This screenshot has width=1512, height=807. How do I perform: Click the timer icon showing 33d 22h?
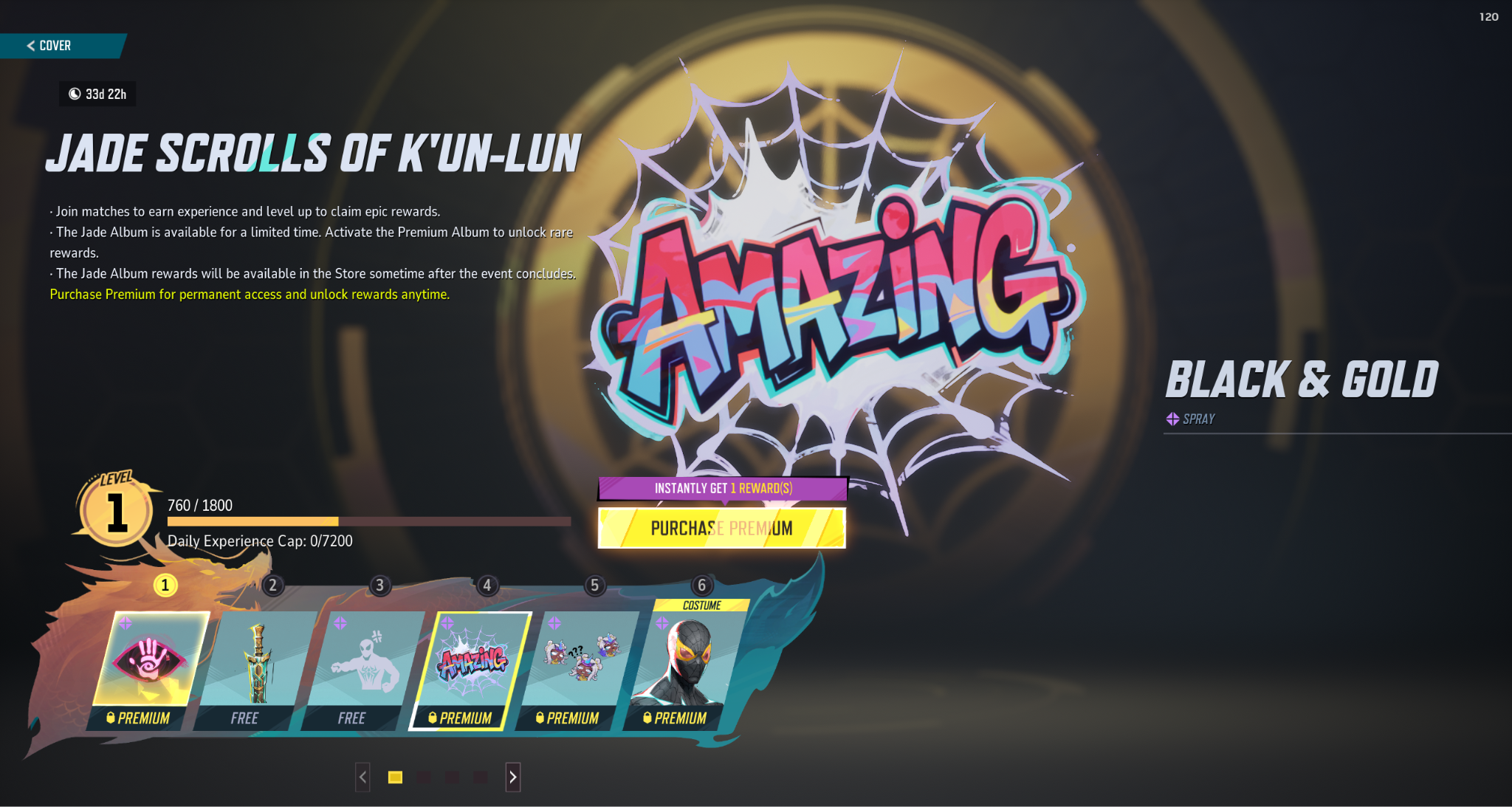(75, 94)
